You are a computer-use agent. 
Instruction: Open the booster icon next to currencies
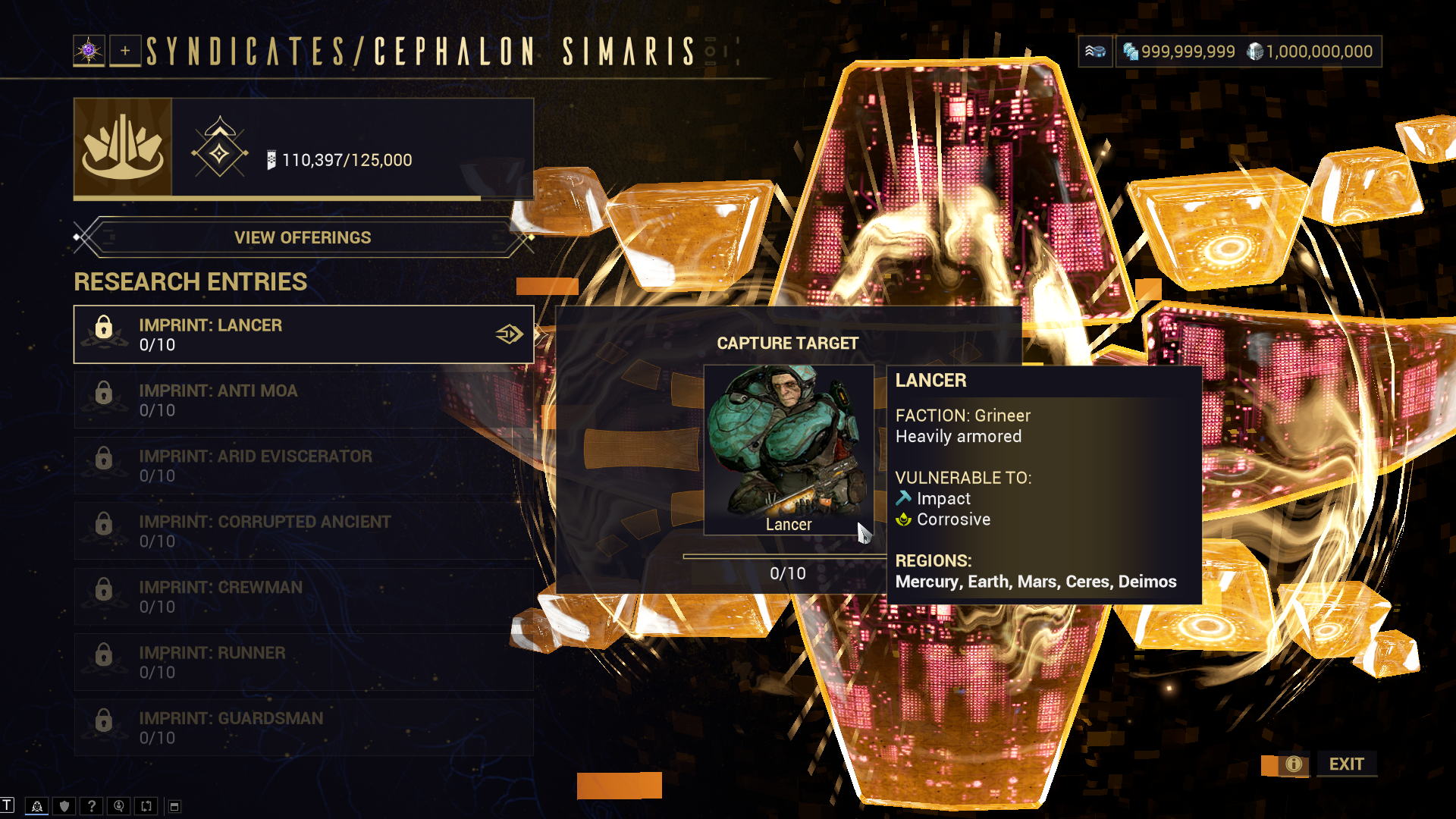click(x=1095, y=52)
